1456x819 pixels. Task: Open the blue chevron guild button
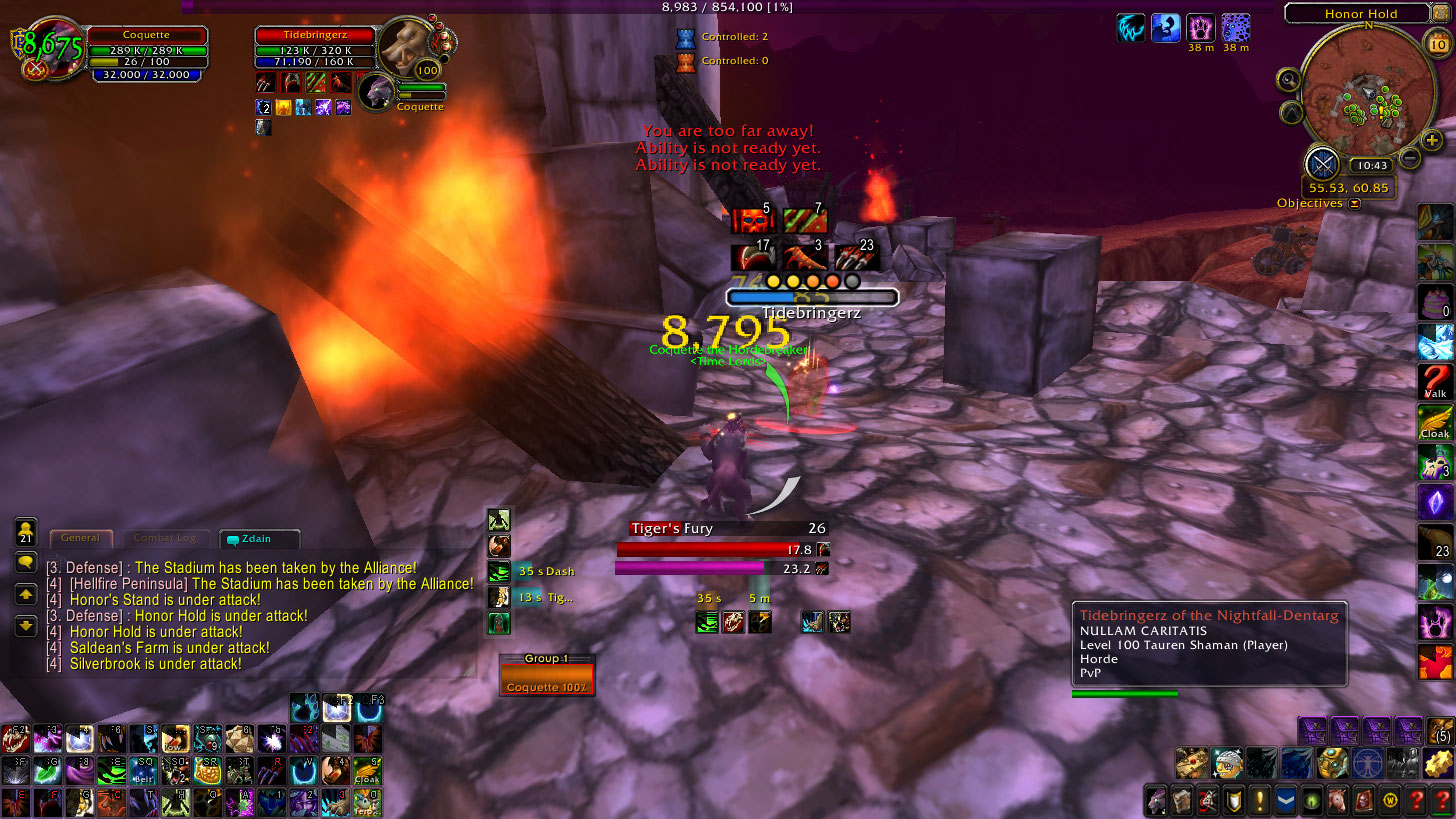coord(1285,800)
